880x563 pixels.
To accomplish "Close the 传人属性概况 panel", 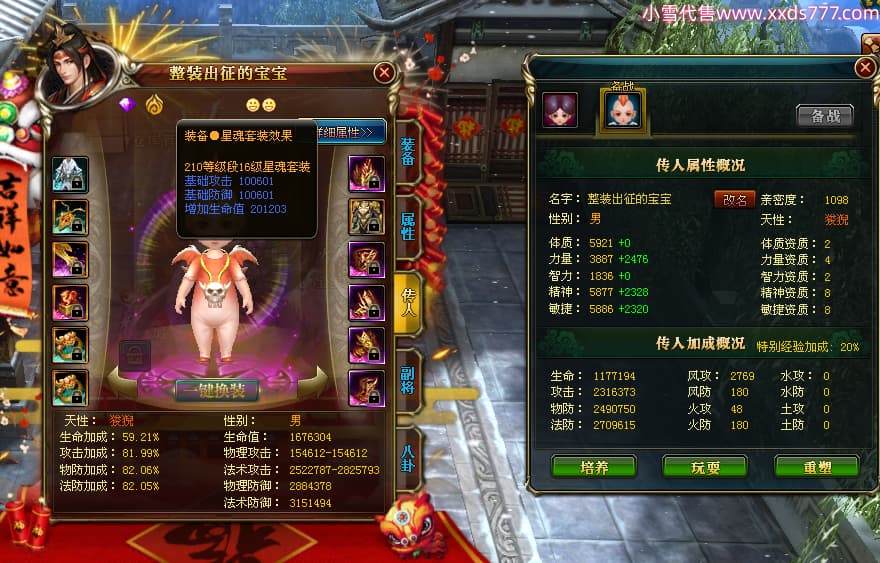I will (x=865, y=67).
